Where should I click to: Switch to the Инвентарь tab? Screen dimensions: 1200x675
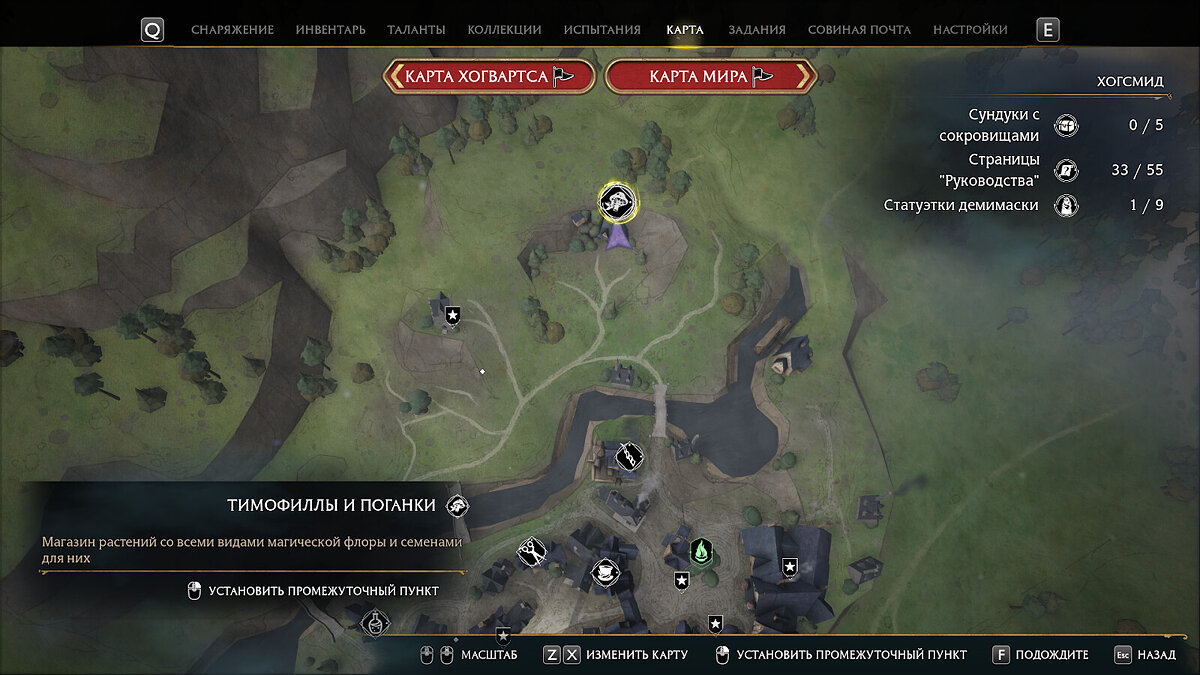330,30
